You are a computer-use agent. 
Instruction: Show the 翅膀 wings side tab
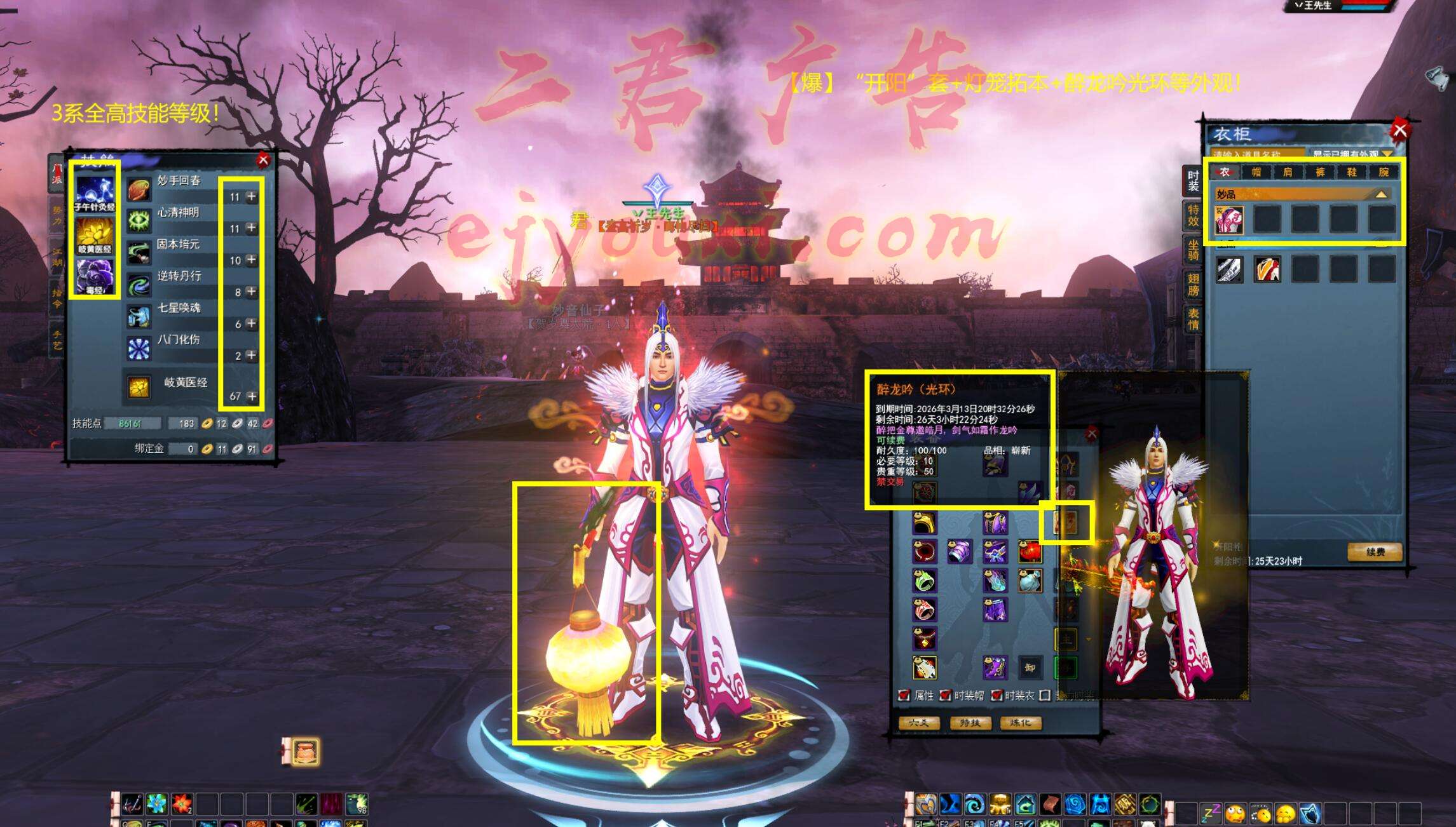[1193, 285]
